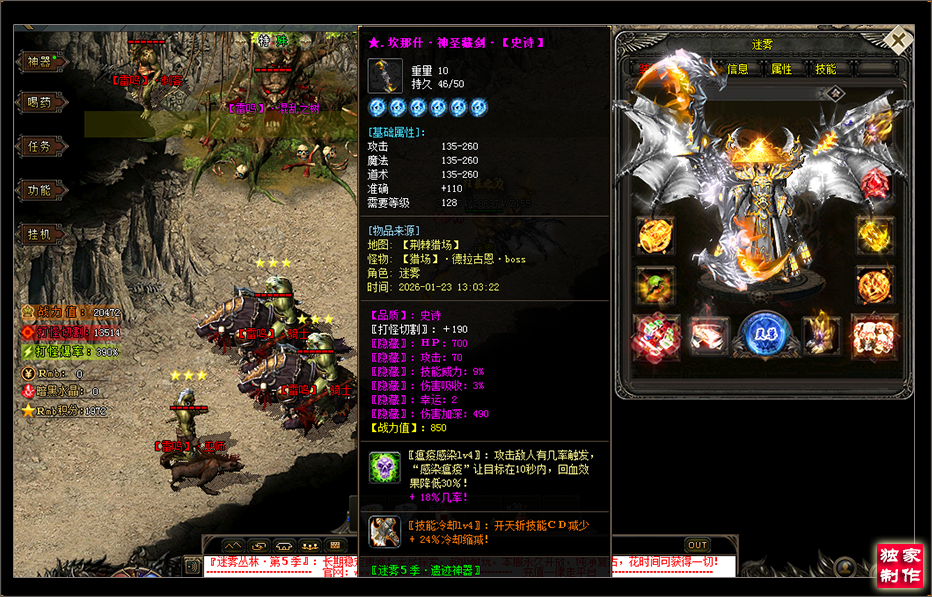Click the chat bar's up-arrow button

pyautogui.click(x=234, y=545)
